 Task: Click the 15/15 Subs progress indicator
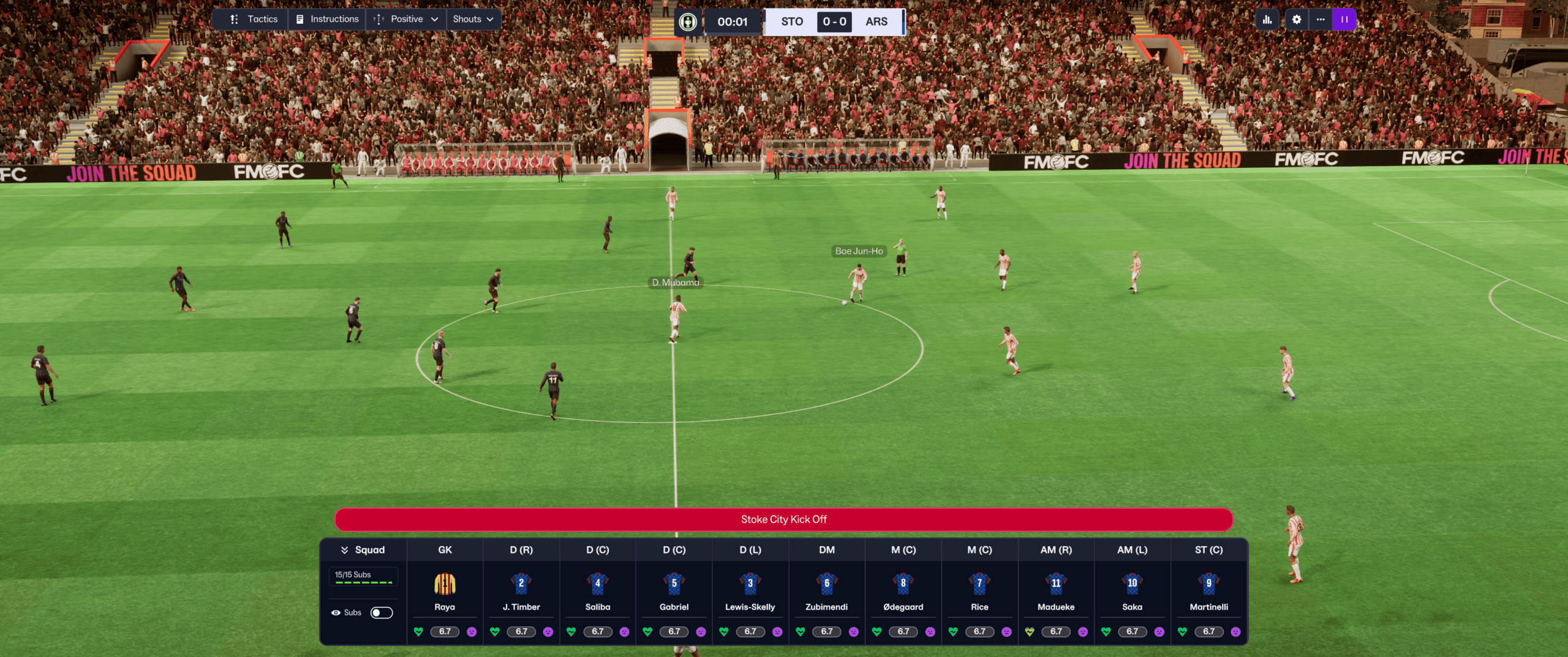tap(362, 575)
